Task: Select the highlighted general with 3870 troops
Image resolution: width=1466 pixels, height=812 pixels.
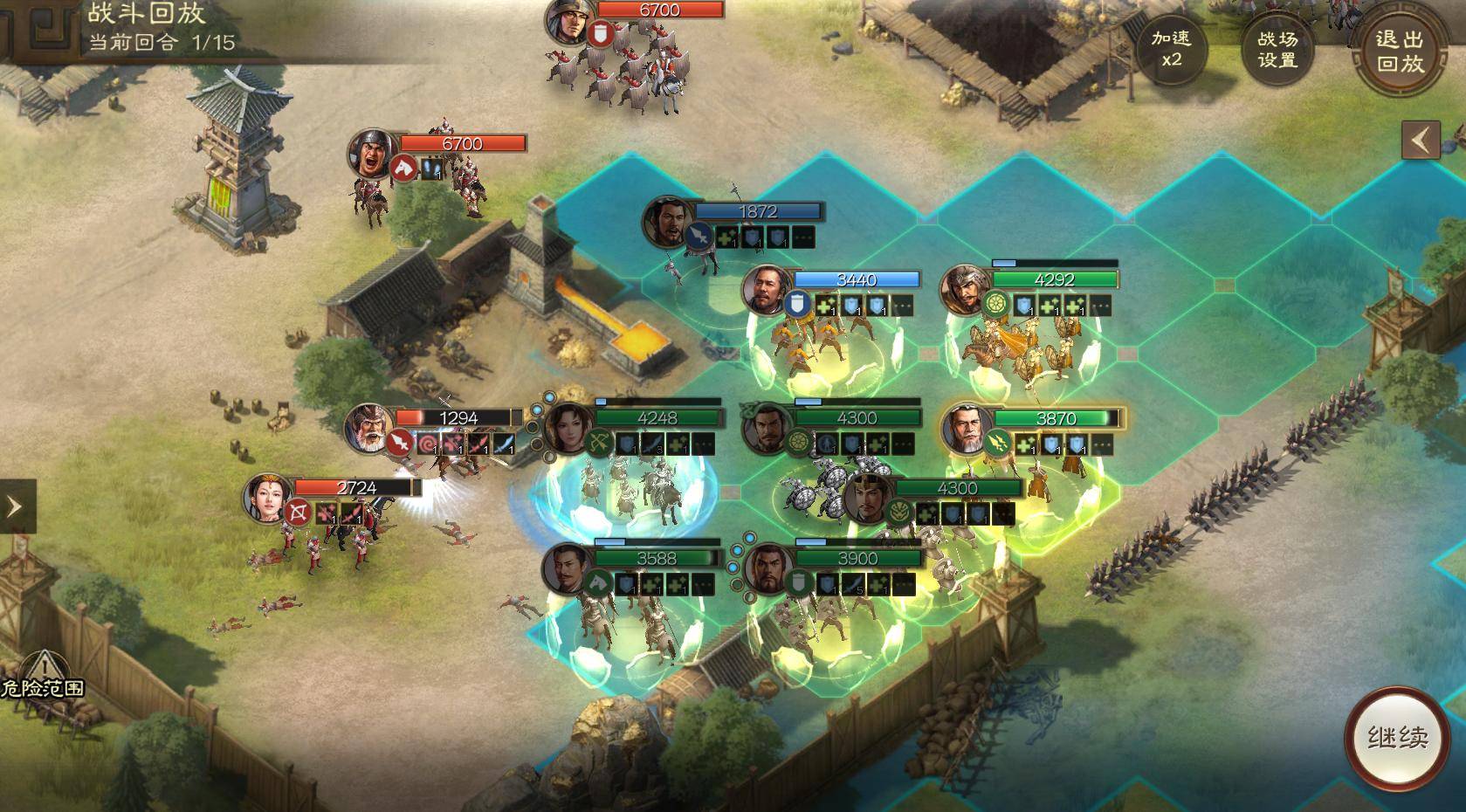Action: pyautogui.click(x=967, y=429)
